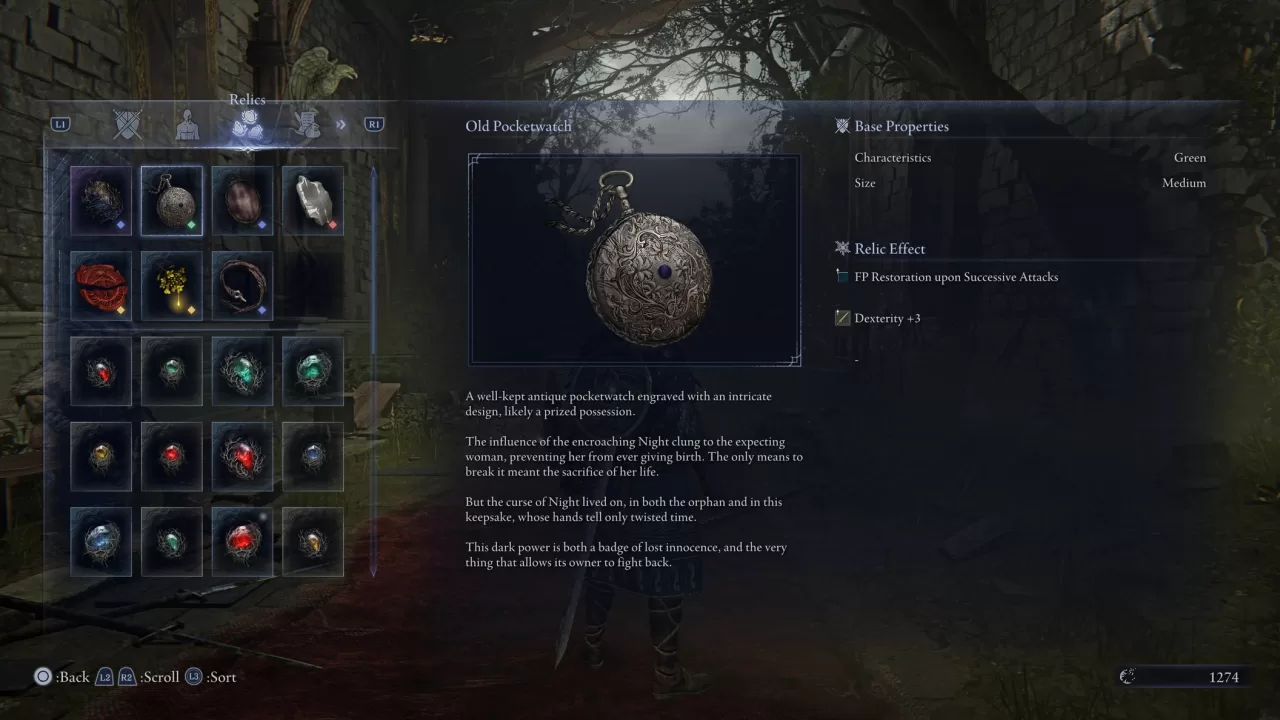
Task: Select the Old Pocketwatch relic
Action: point(171,200)
